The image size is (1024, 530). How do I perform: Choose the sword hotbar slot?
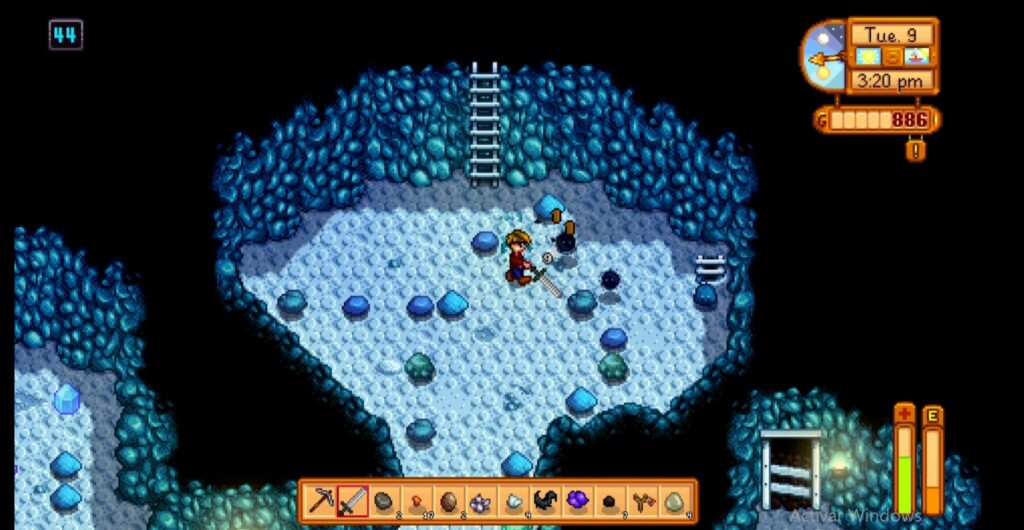(352, 500)
